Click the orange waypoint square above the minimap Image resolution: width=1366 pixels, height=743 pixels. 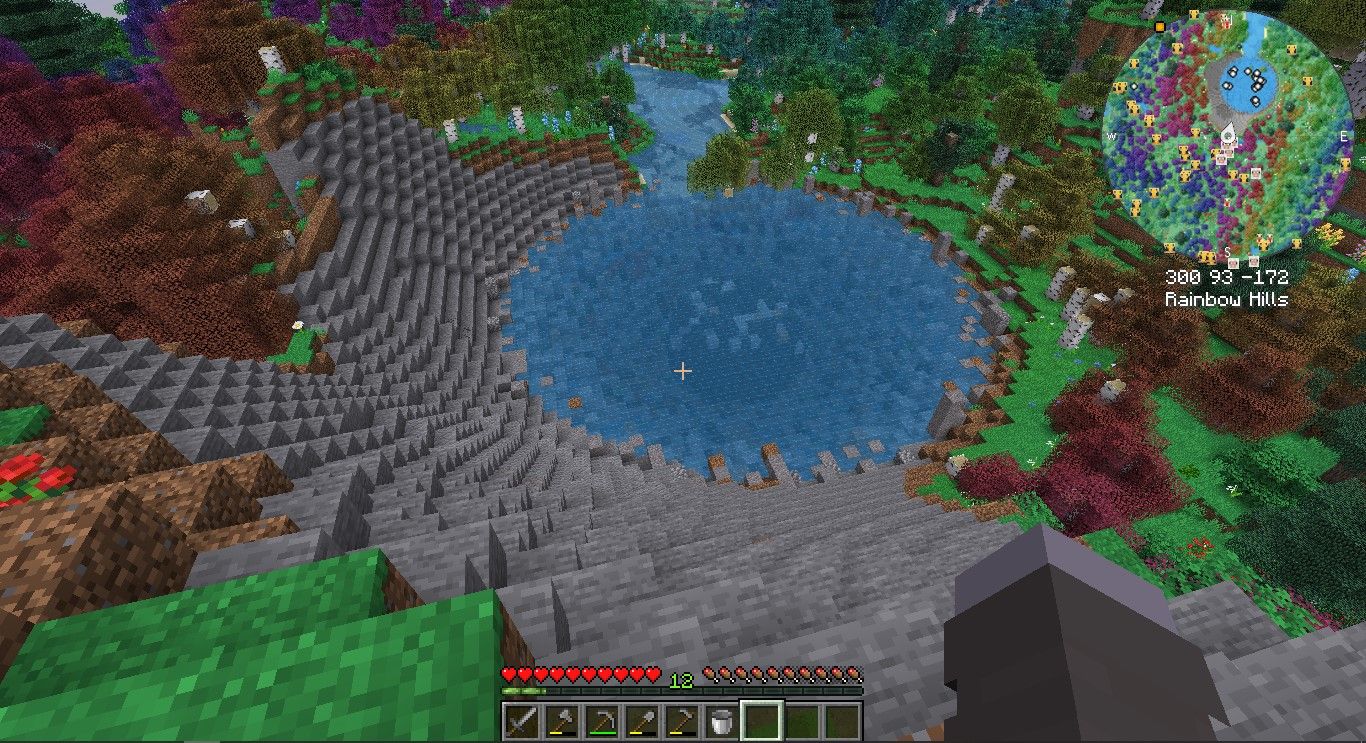click(1158, 27)
